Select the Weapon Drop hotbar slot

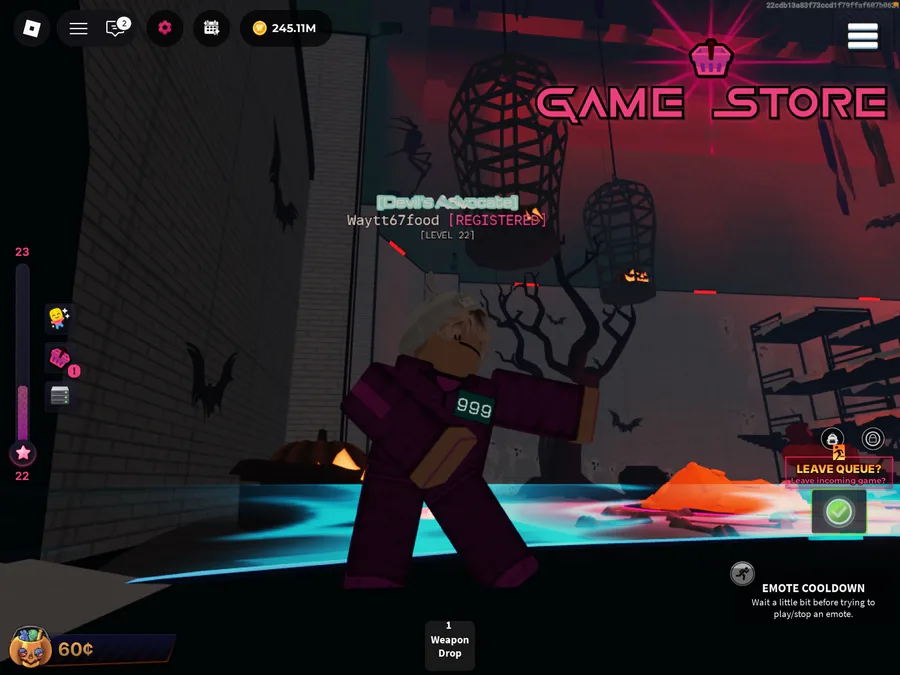[449, 645]
